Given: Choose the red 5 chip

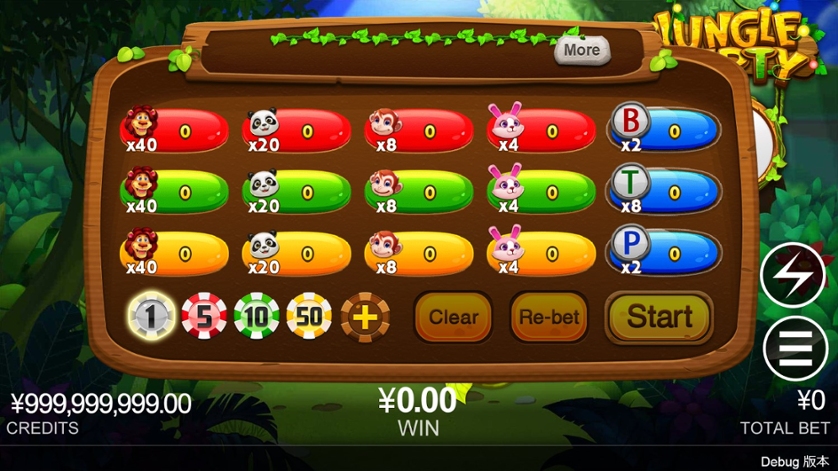Looking at the screenshot, I should (204, 317).
